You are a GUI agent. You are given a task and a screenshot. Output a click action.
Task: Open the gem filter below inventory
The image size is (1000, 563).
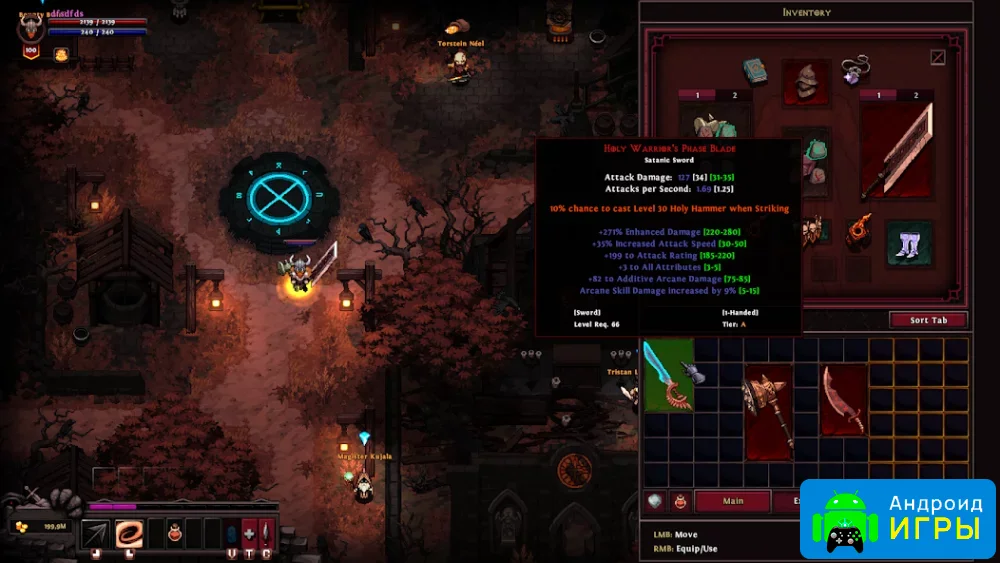click(656, 501)
